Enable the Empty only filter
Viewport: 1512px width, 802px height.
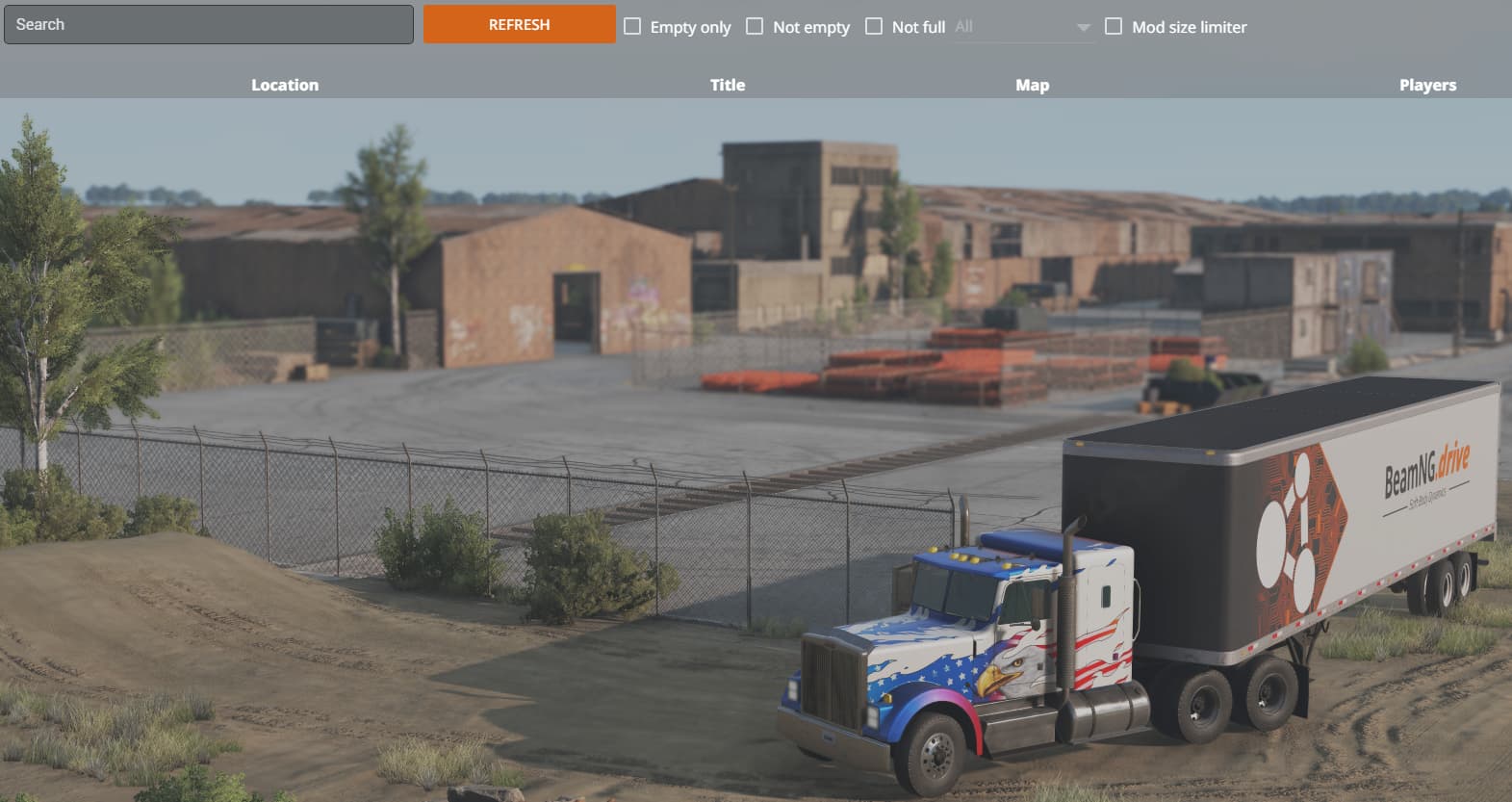click(632, 26)
